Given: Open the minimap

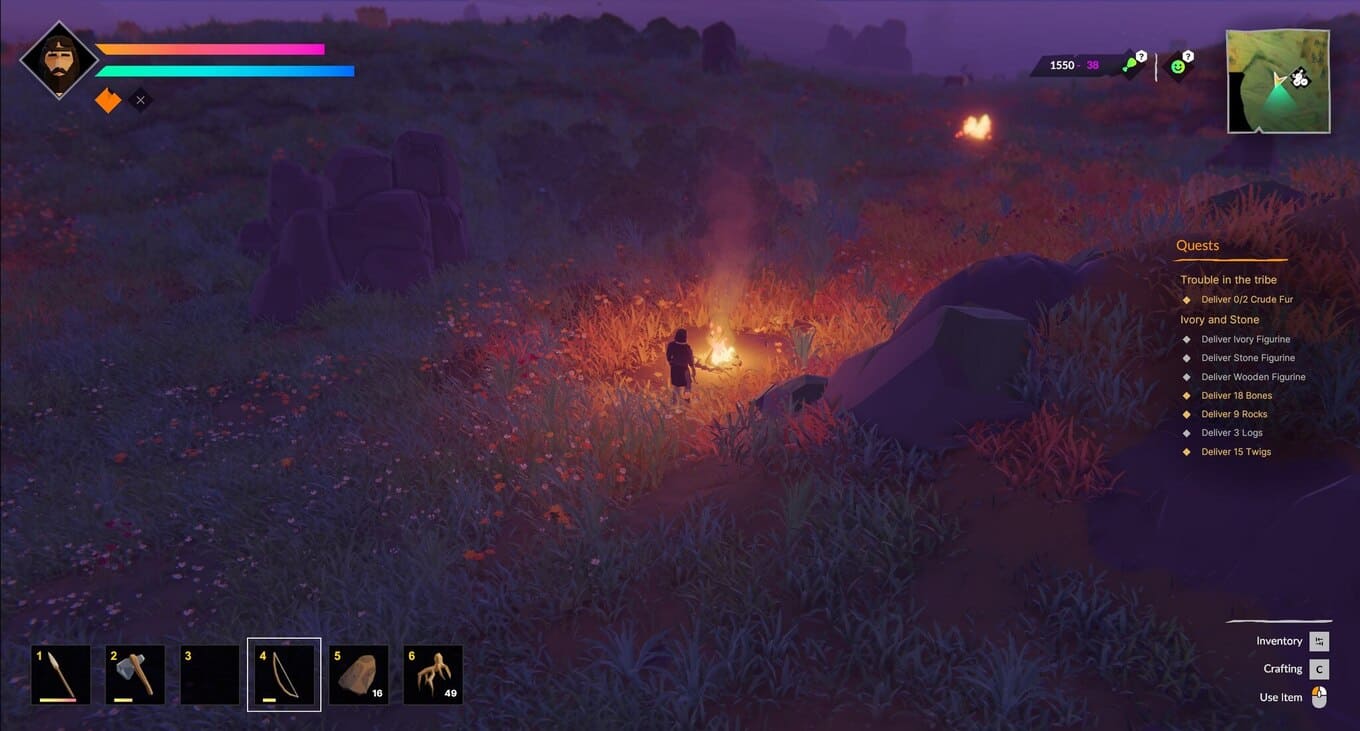Looking at the screenshot, I should point(1278,81).
